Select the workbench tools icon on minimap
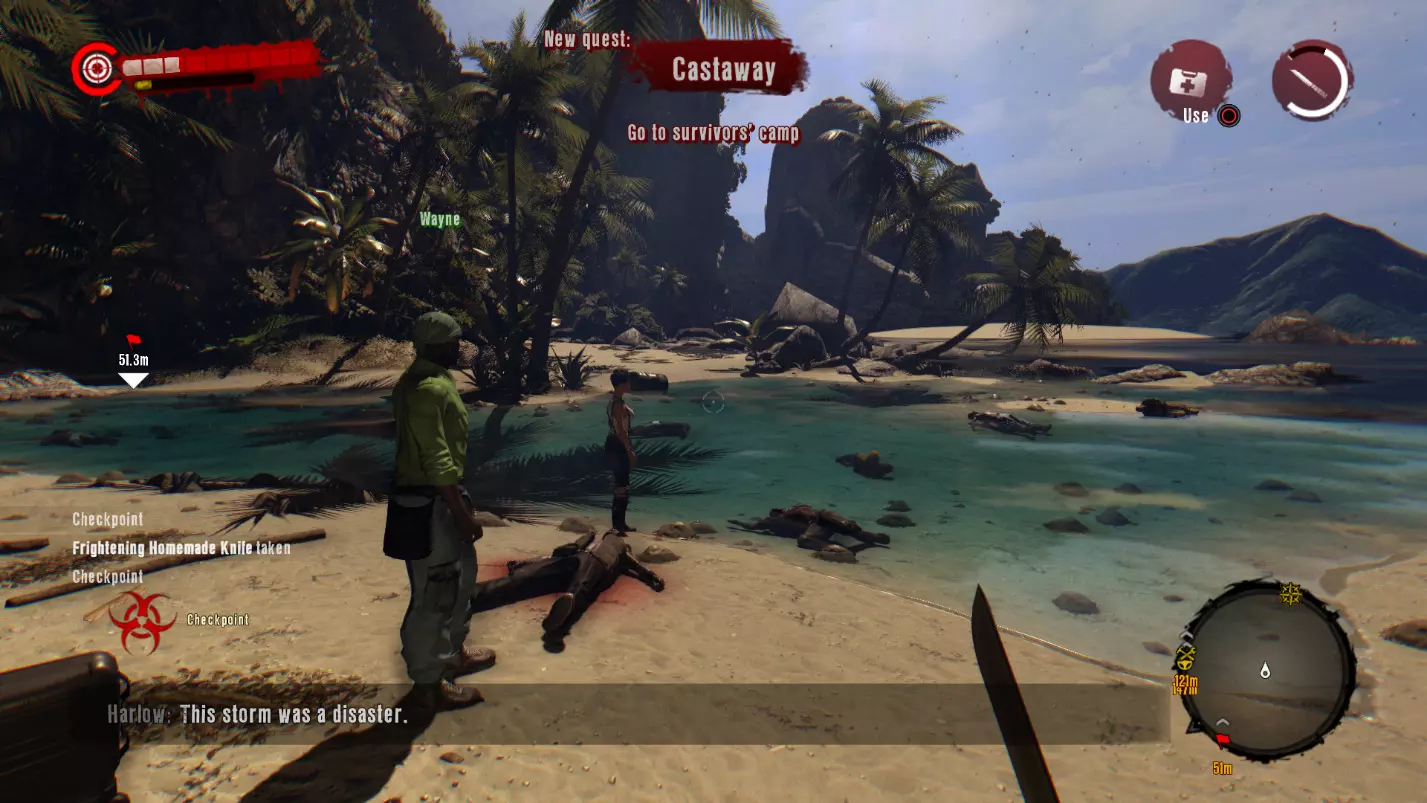 click(x=1185, y=651)
